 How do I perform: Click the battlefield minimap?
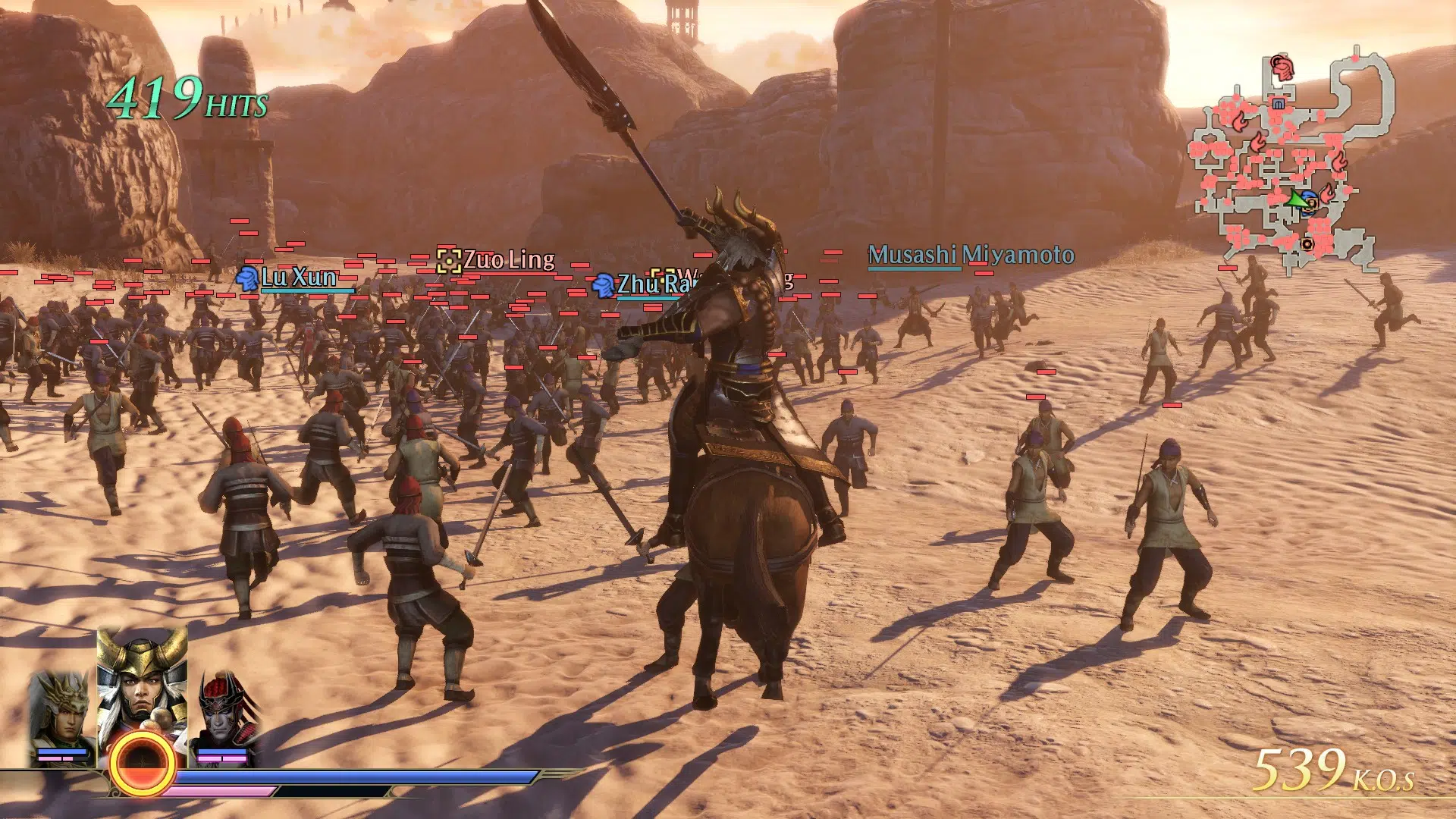point(1291,163)
